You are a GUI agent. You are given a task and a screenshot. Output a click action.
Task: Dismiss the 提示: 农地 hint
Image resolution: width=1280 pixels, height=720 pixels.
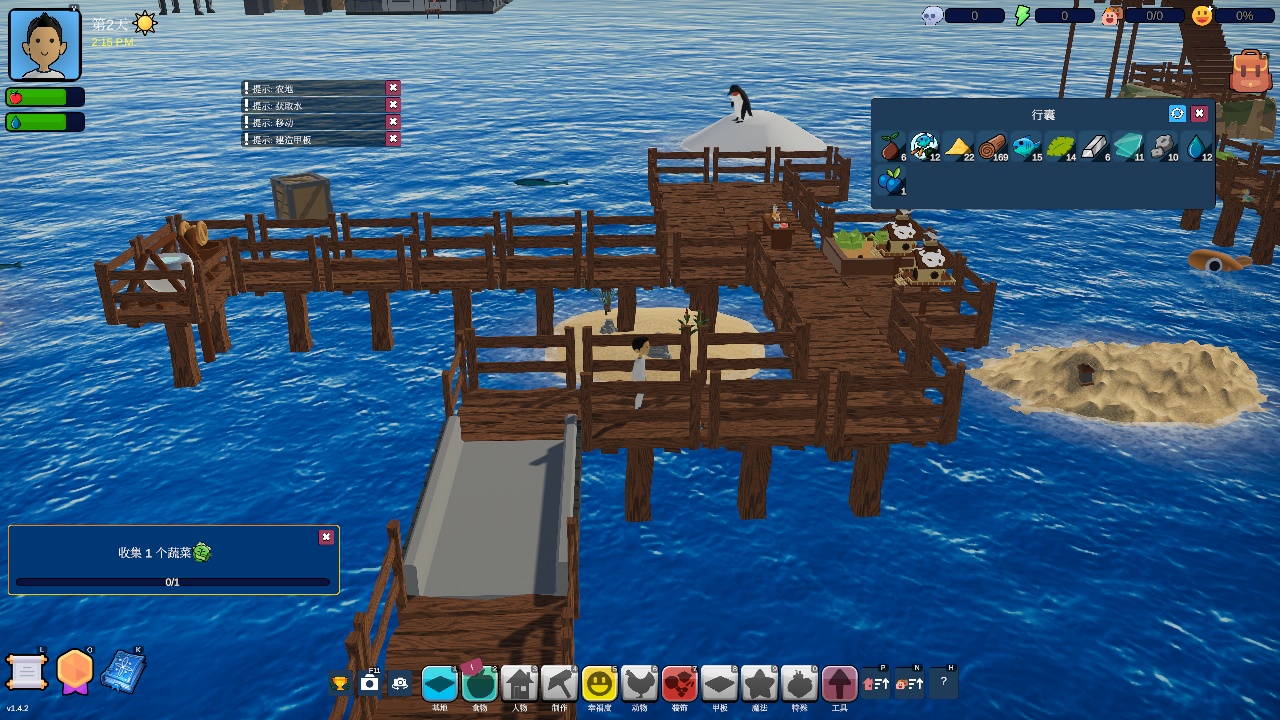[393, 88]
